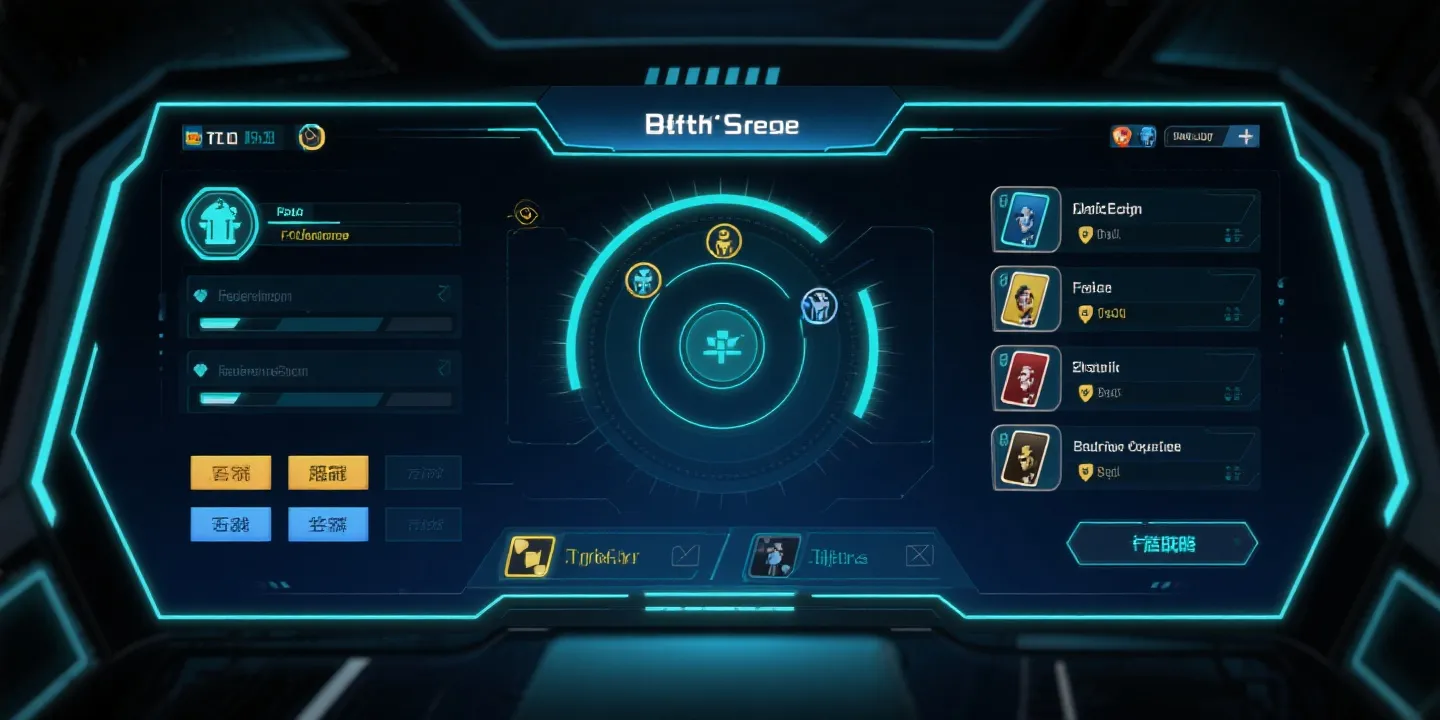Select the gold robot icon on the dial
The image size is (1440, 720).
tap(723, 241)
